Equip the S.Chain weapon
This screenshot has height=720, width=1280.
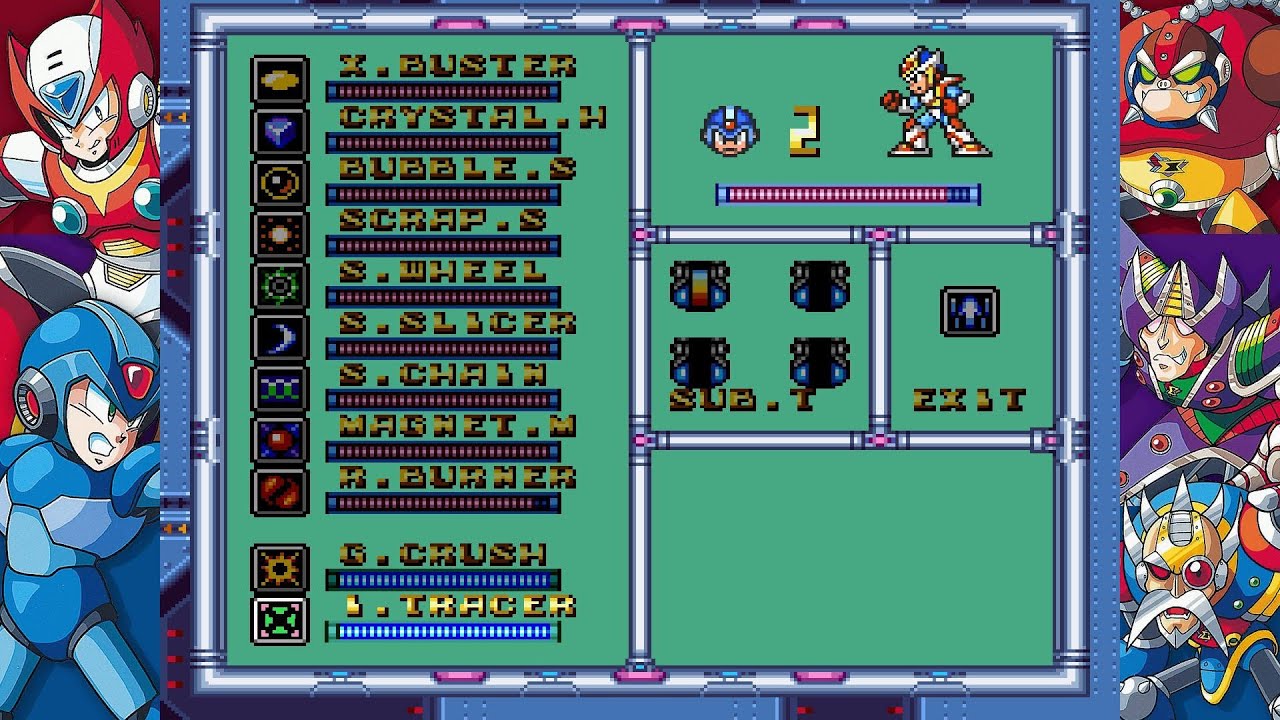coord(443,374)
